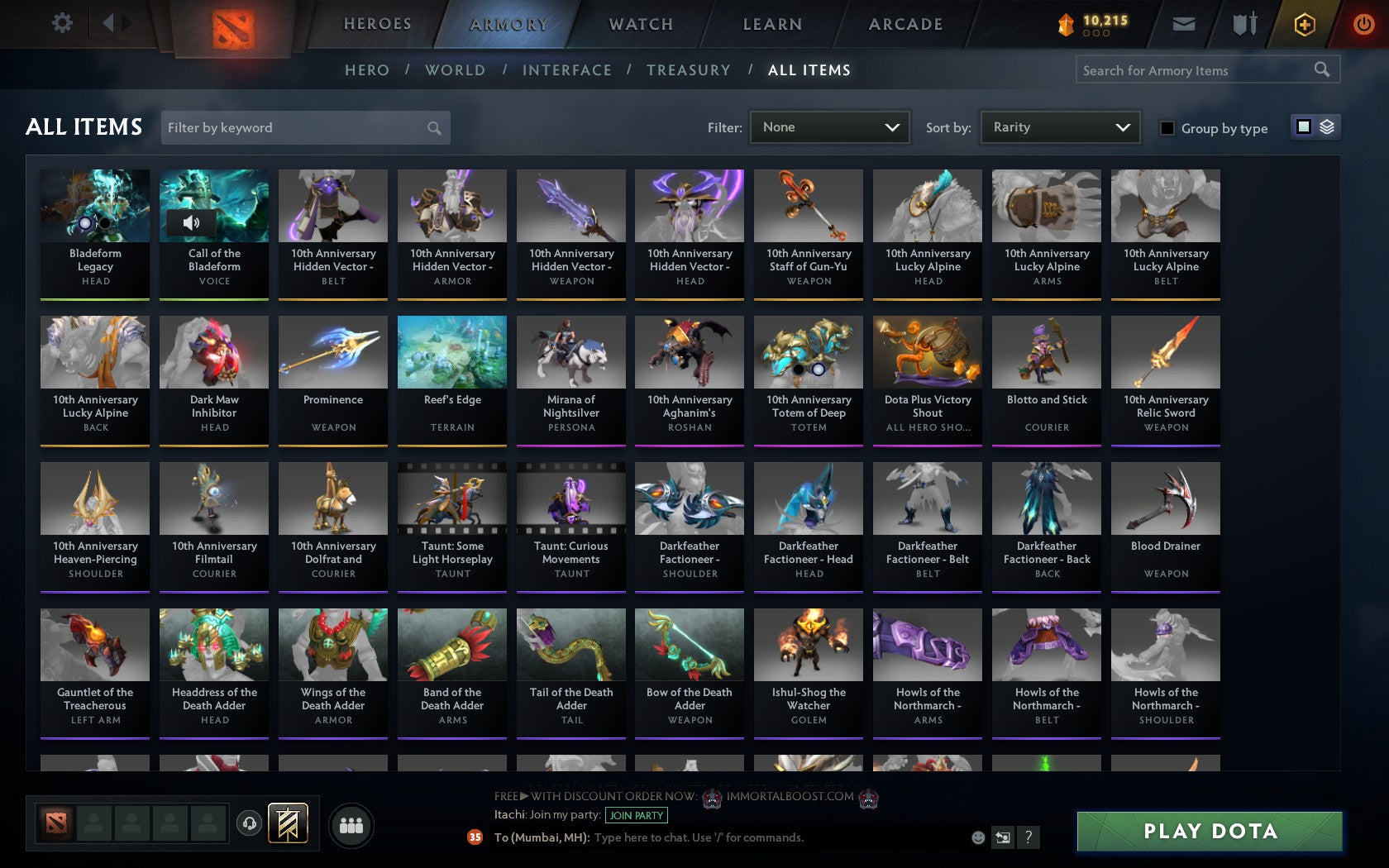Unmute the Call of the Bladeform voice item
Viewport: 1389px width, 868px height.
[x=192, y=222]
